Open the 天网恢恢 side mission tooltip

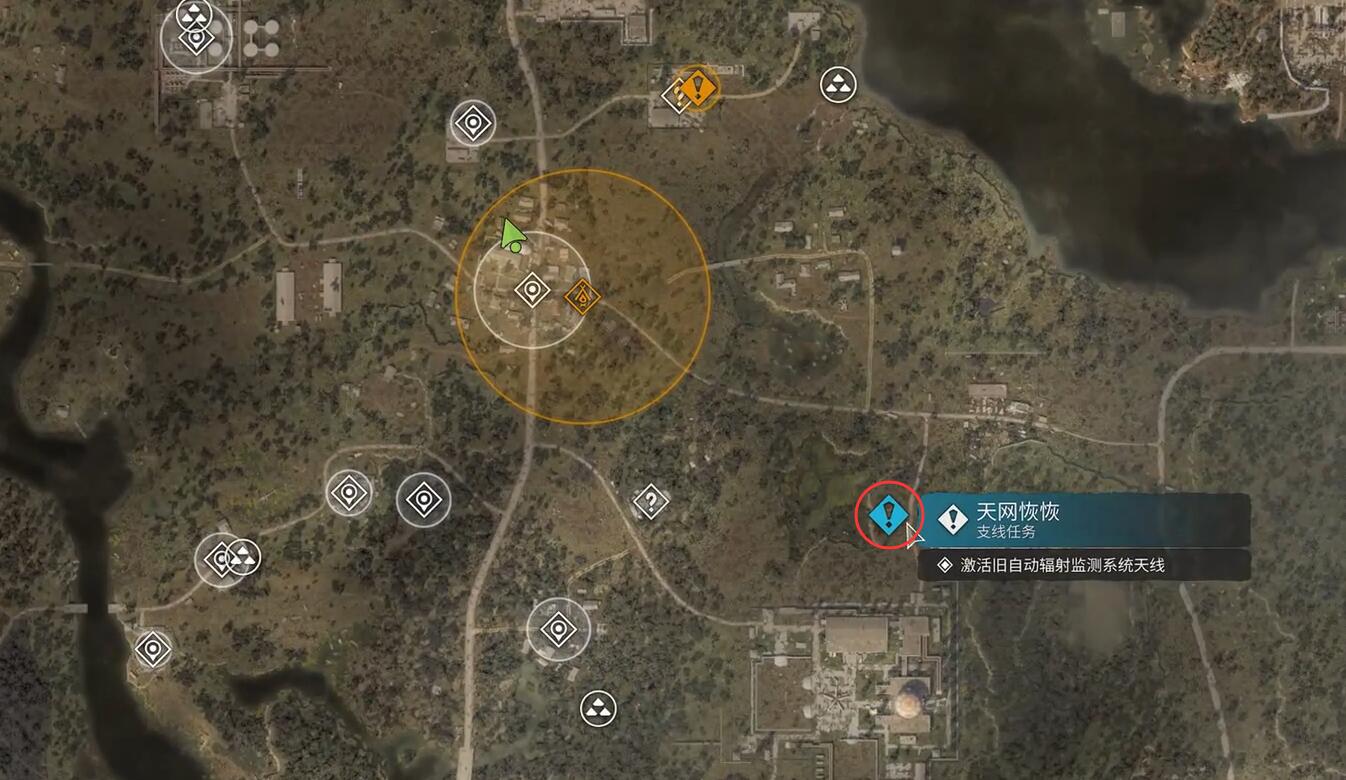[x=1084, y=519]
